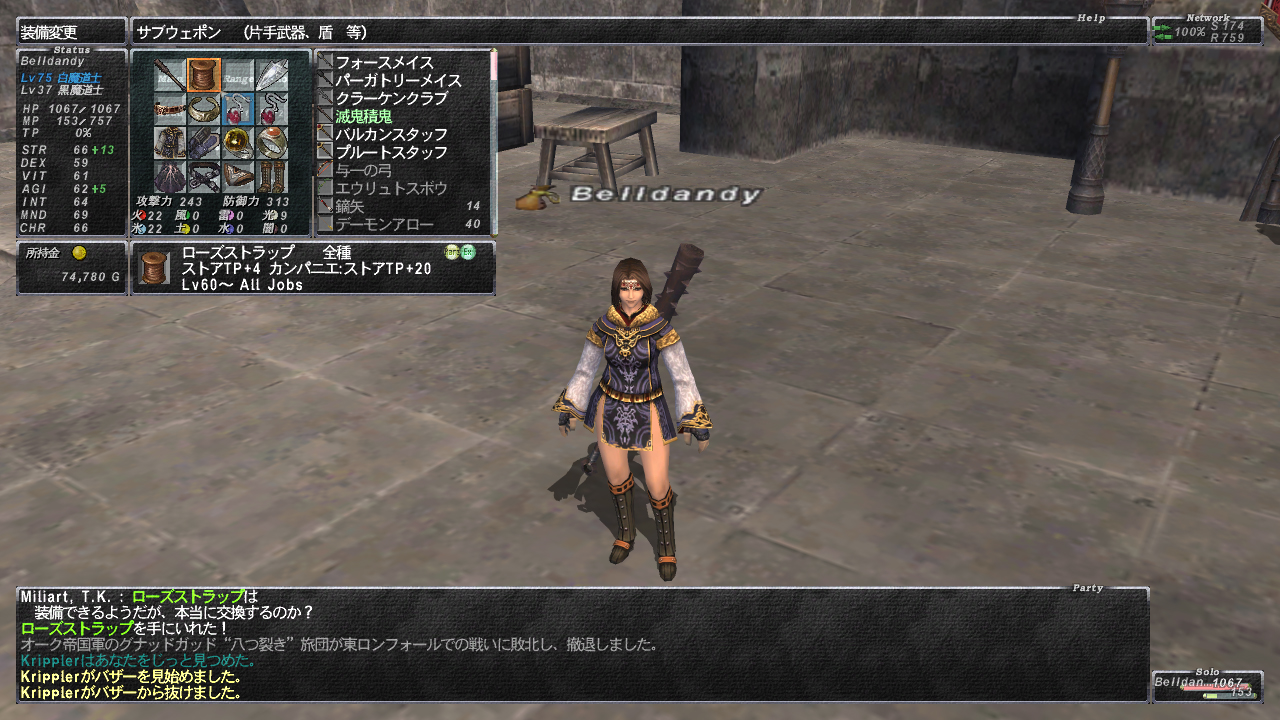Image resolution: width=1280 pixels, height=720 pixels.
Task: Select the purple gloves equipment slot
Action: pos(204,142)
